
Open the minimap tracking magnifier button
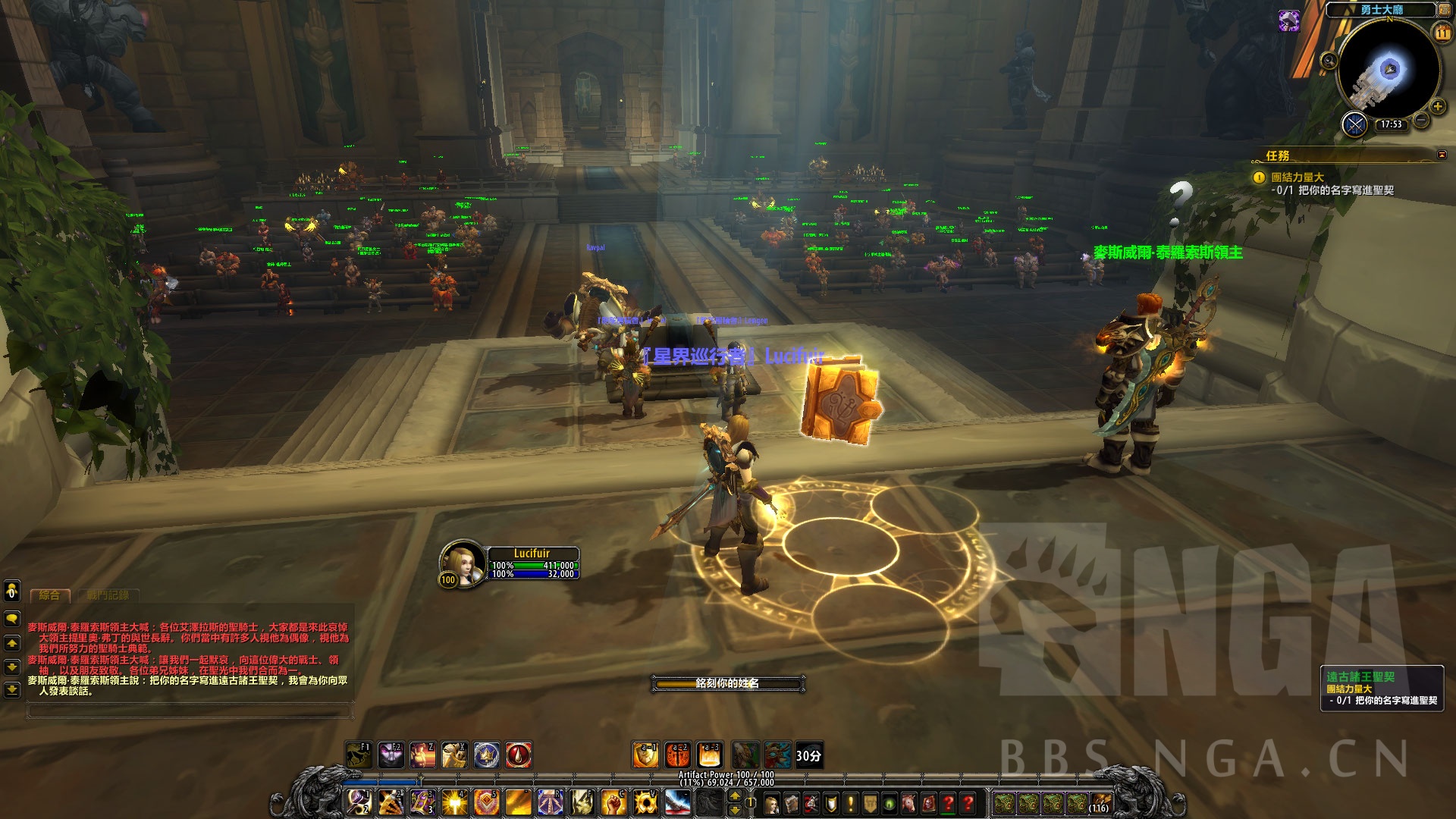click(1328, 61)
